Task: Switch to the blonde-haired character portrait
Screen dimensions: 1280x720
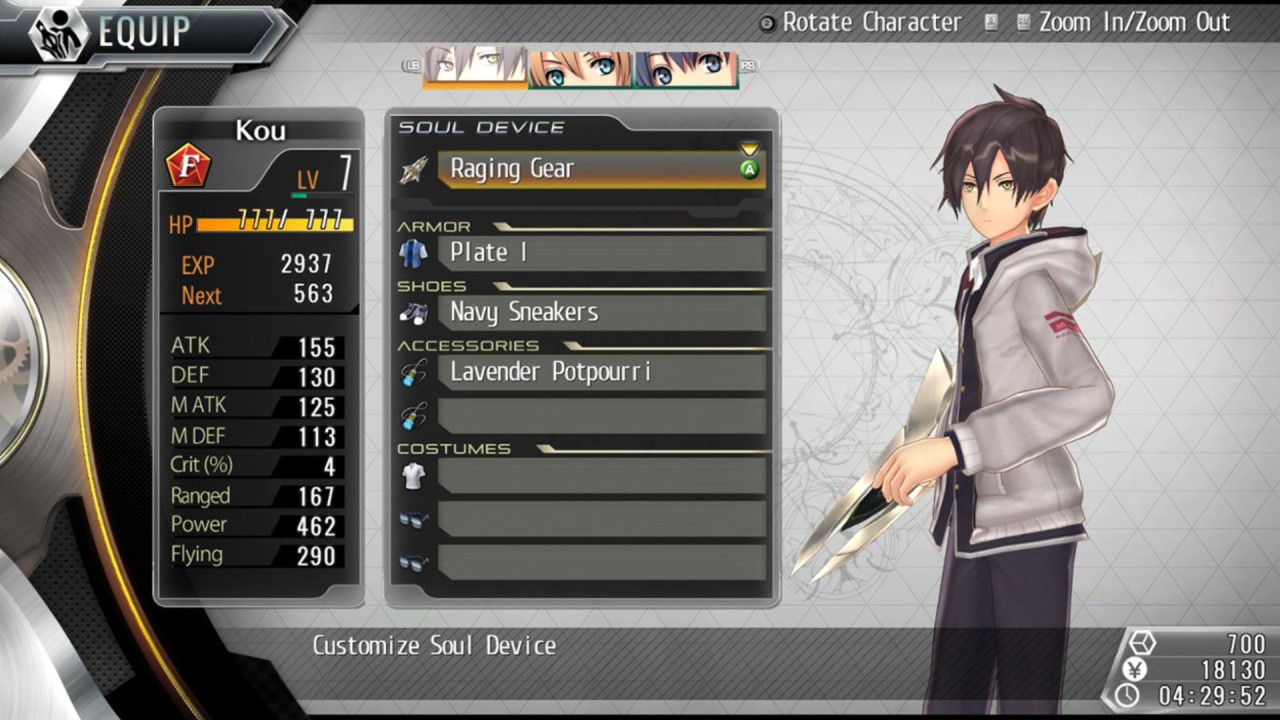Action: (x=580, y=69)
